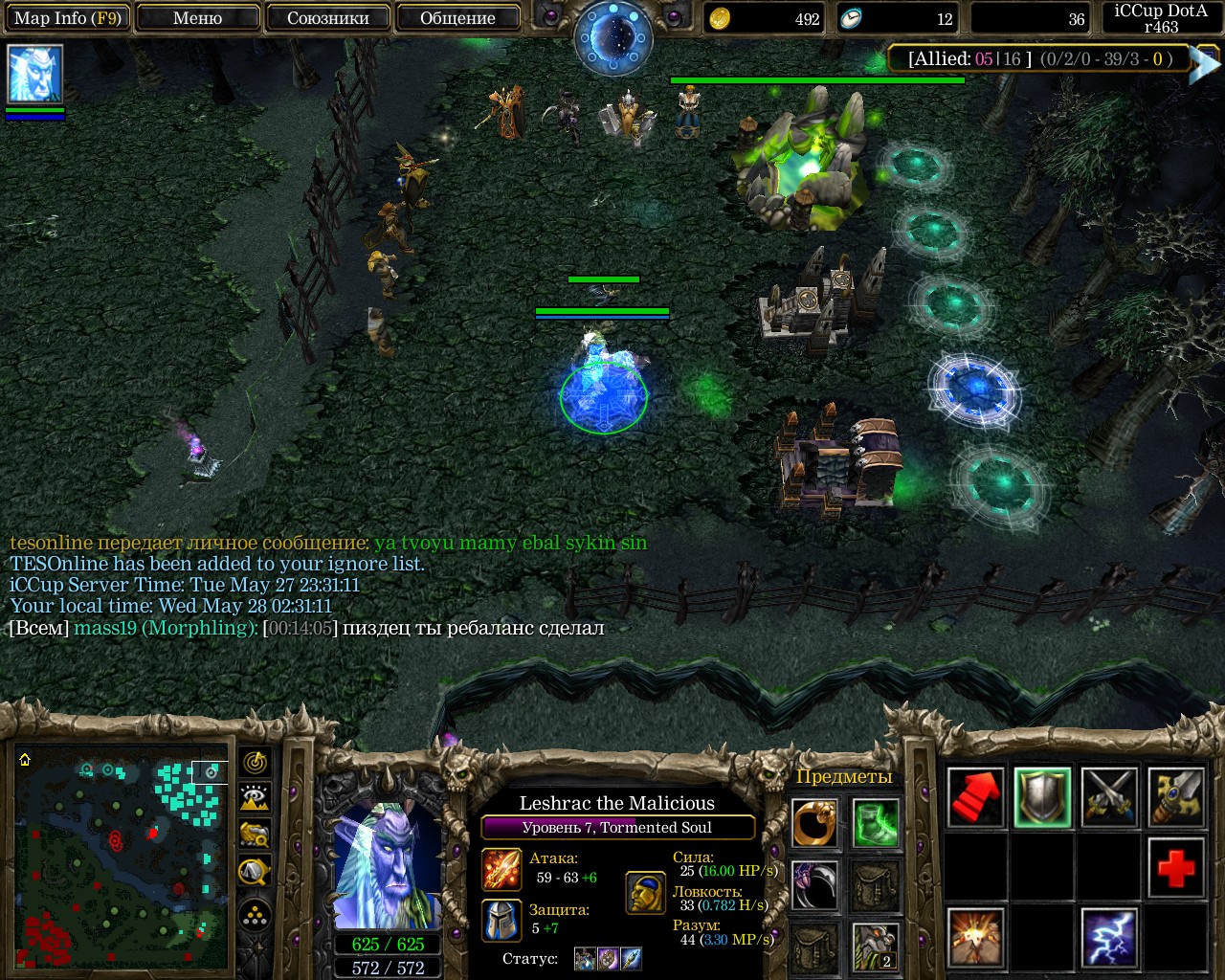Select the purple claw inventory item
Image resolution: width=1225 pixels, height=980 pixels.
tap(814, 885)
